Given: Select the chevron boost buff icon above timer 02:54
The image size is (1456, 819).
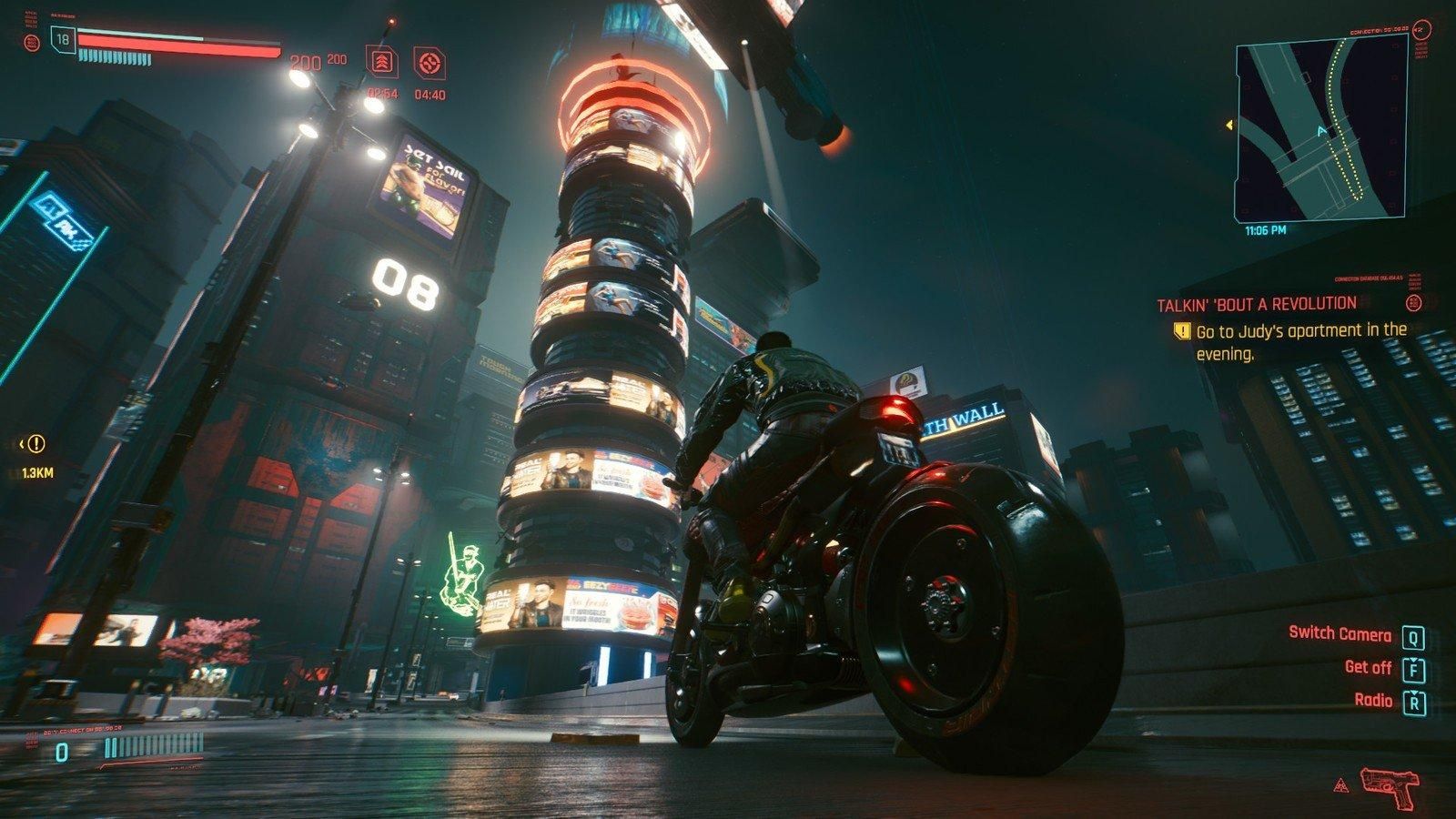Looking at the screenshot, I should point(384,63).
